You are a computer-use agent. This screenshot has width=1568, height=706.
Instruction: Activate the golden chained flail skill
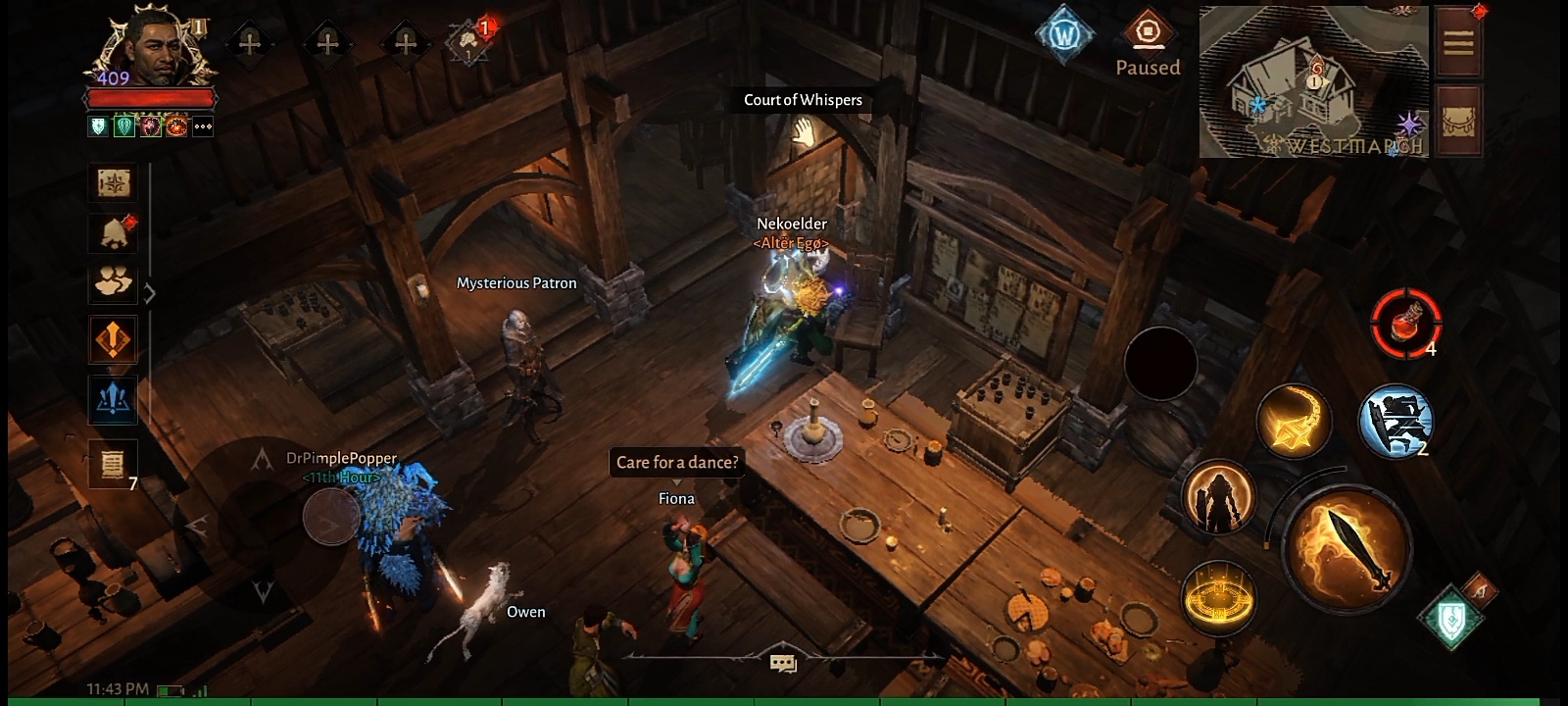click(1294, 420)
